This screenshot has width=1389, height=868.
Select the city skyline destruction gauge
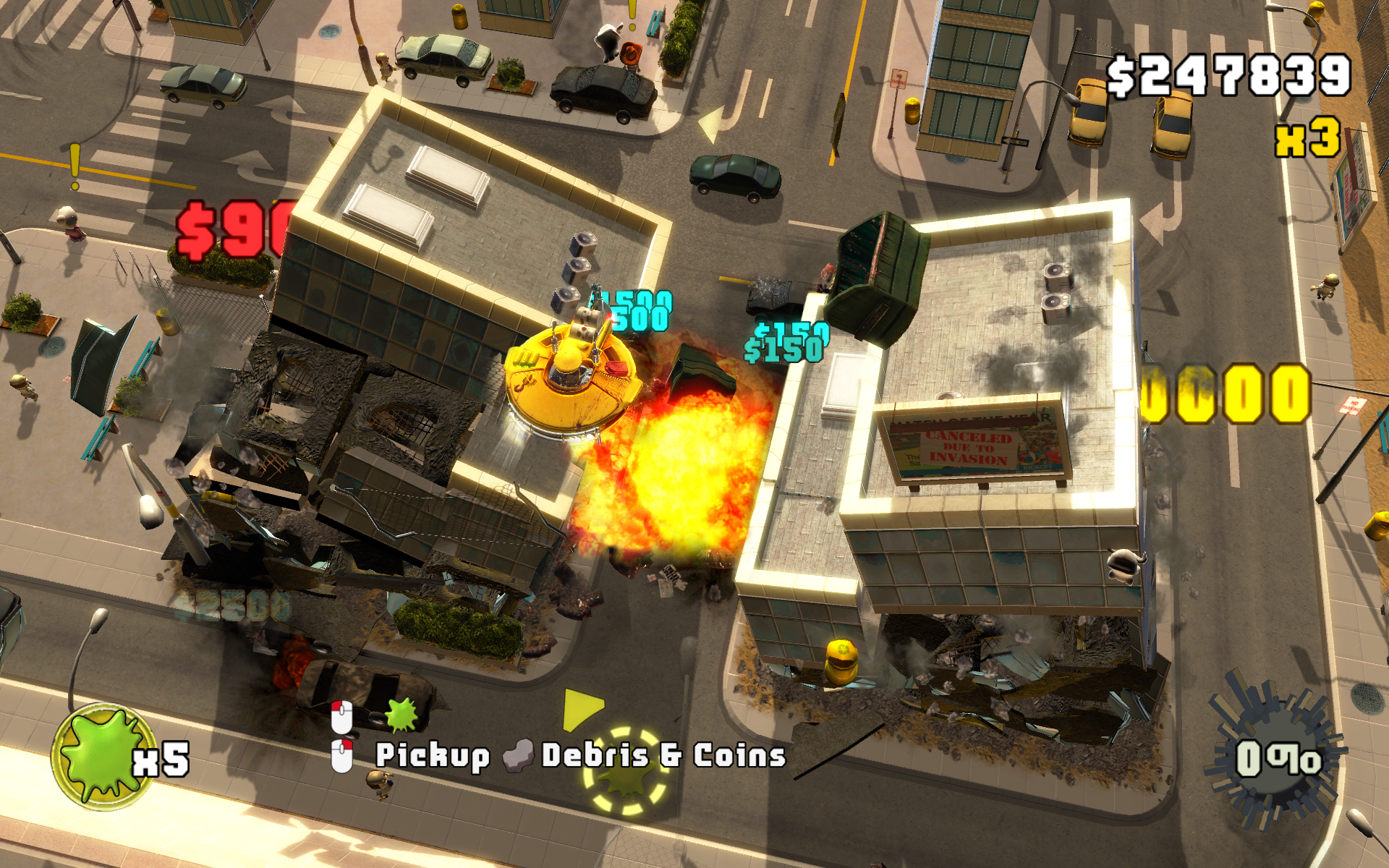point(1275,754)
